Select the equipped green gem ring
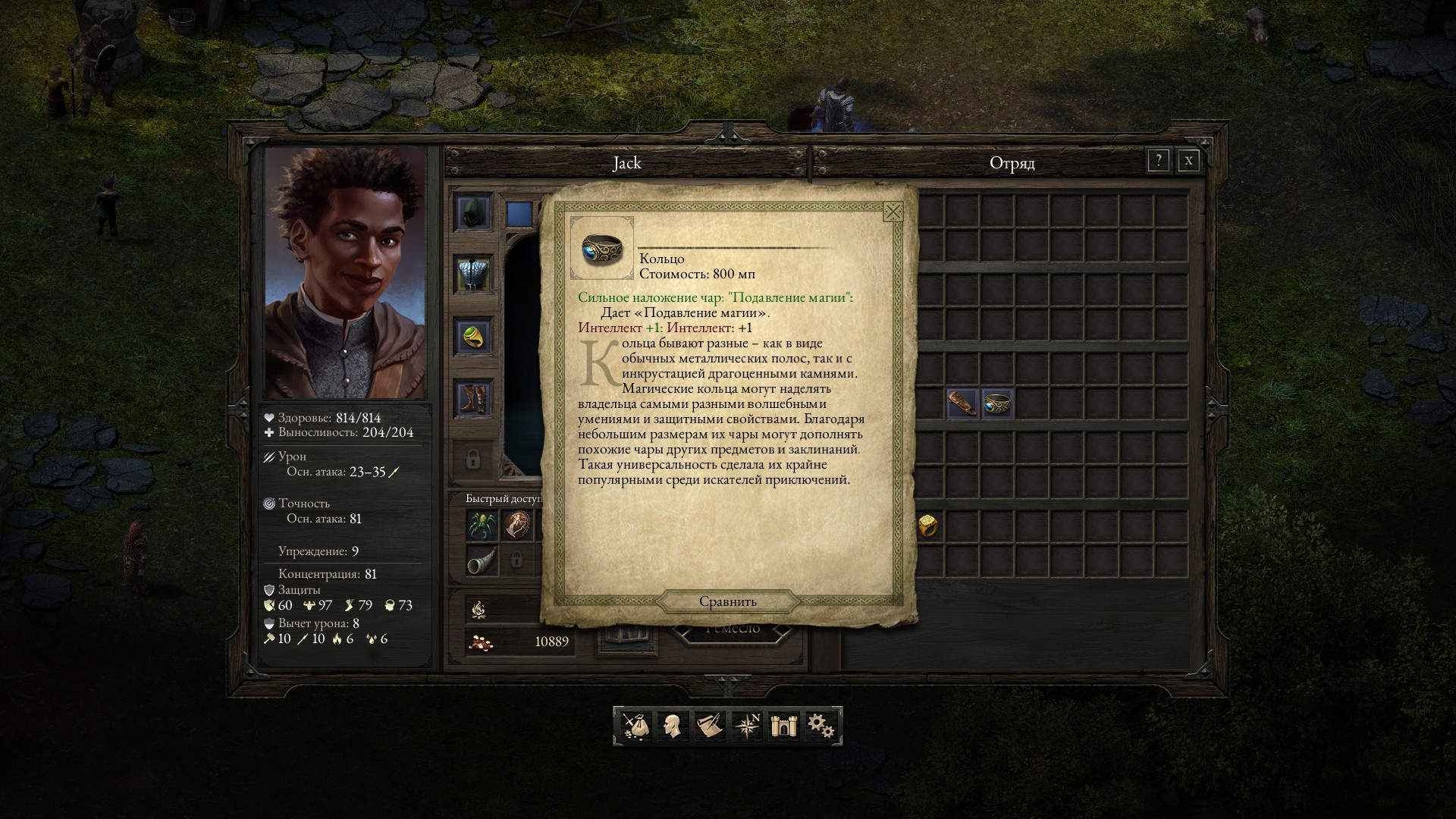 [x=473, y=336]
